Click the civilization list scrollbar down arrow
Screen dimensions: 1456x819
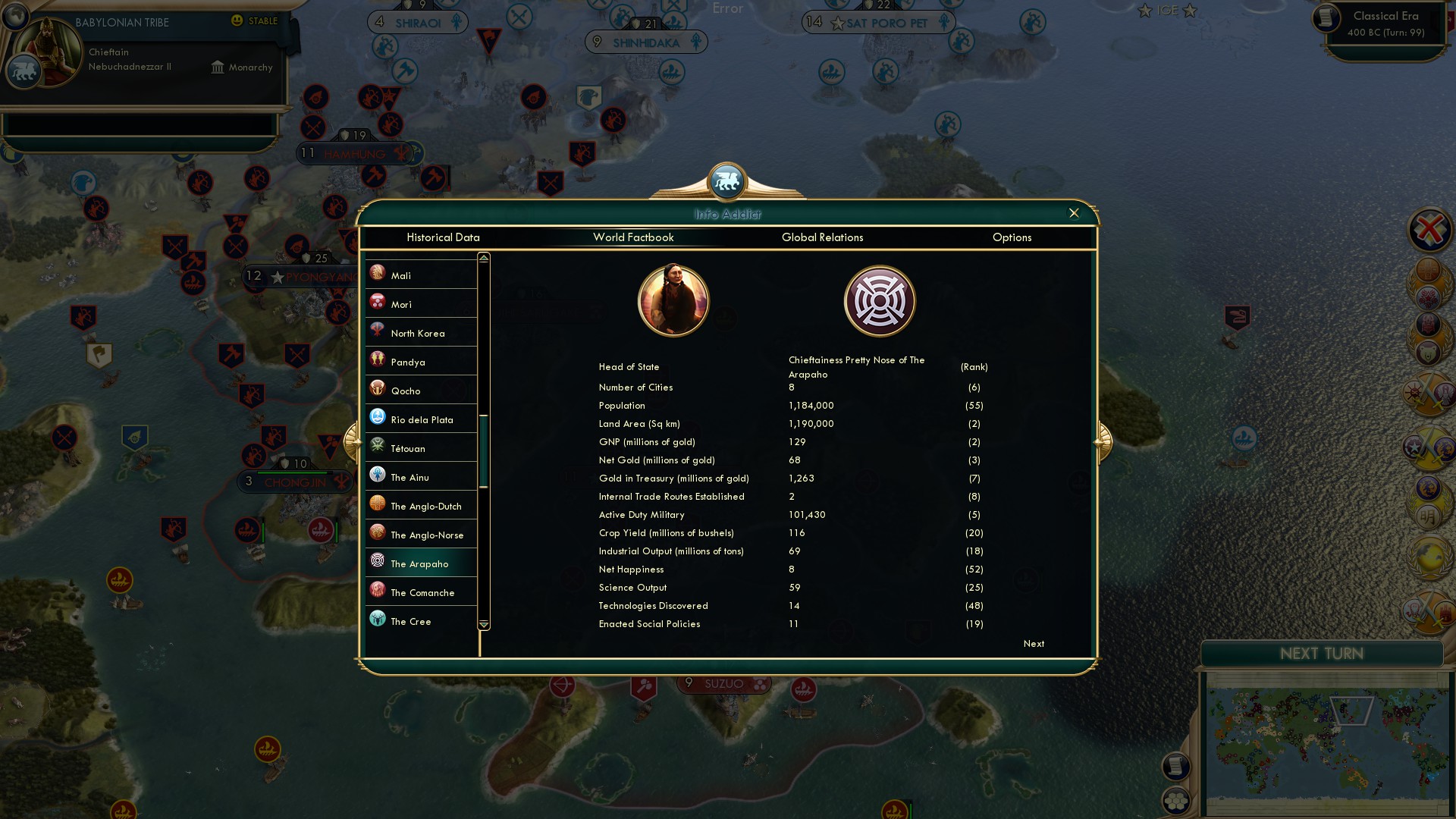482,623
